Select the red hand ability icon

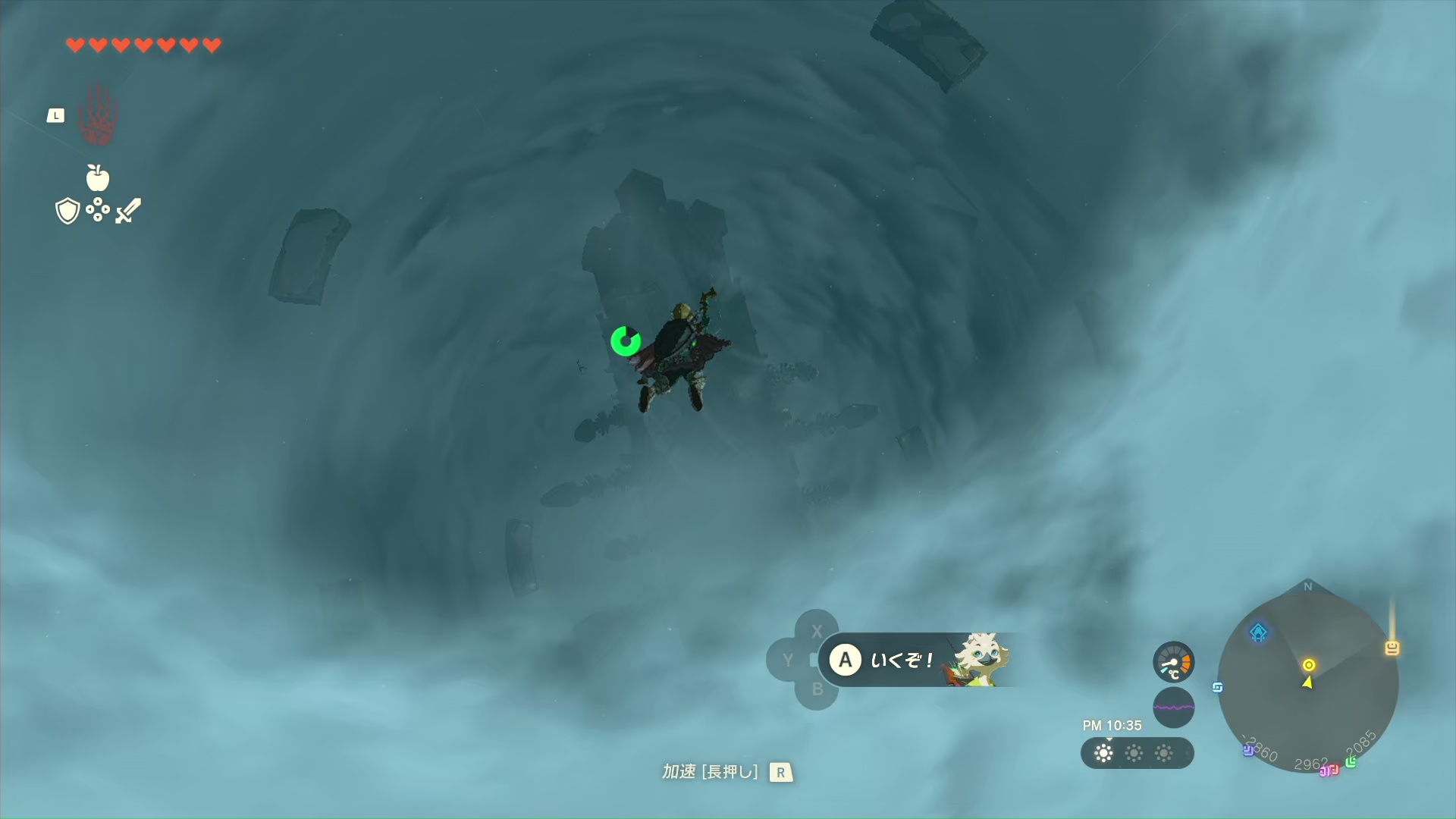98,115
